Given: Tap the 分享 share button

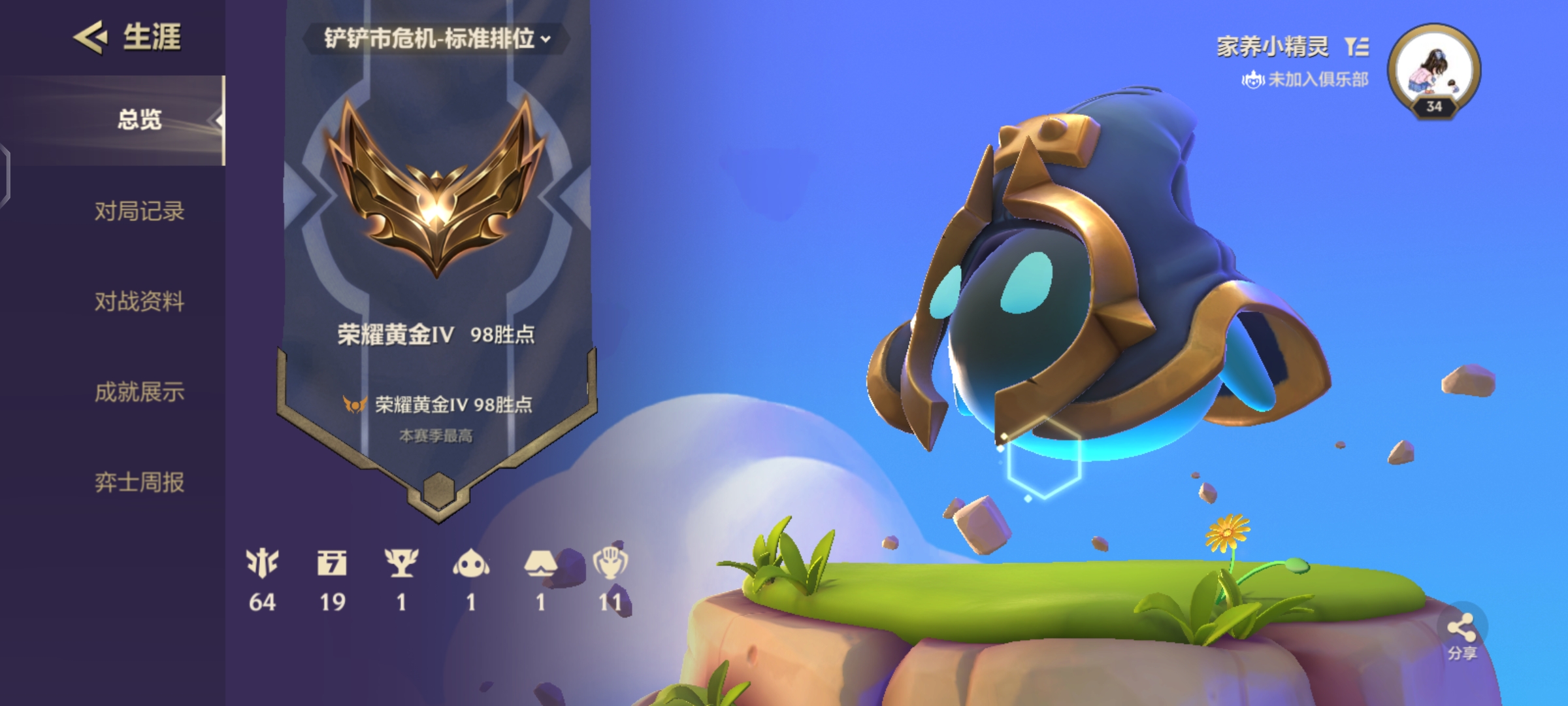Looking at the screenshot, I should (x=1462, y=634).
